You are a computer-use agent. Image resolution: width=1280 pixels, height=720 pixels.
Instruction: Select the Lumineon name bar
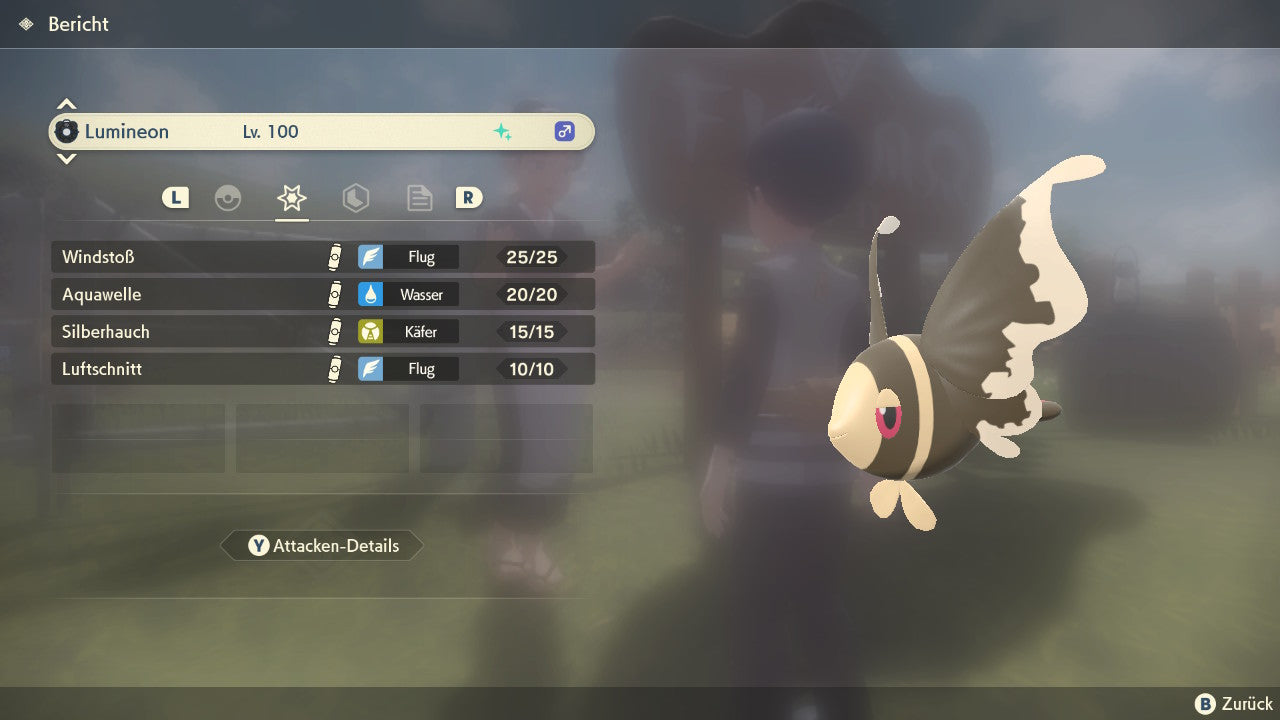point(322,131)
